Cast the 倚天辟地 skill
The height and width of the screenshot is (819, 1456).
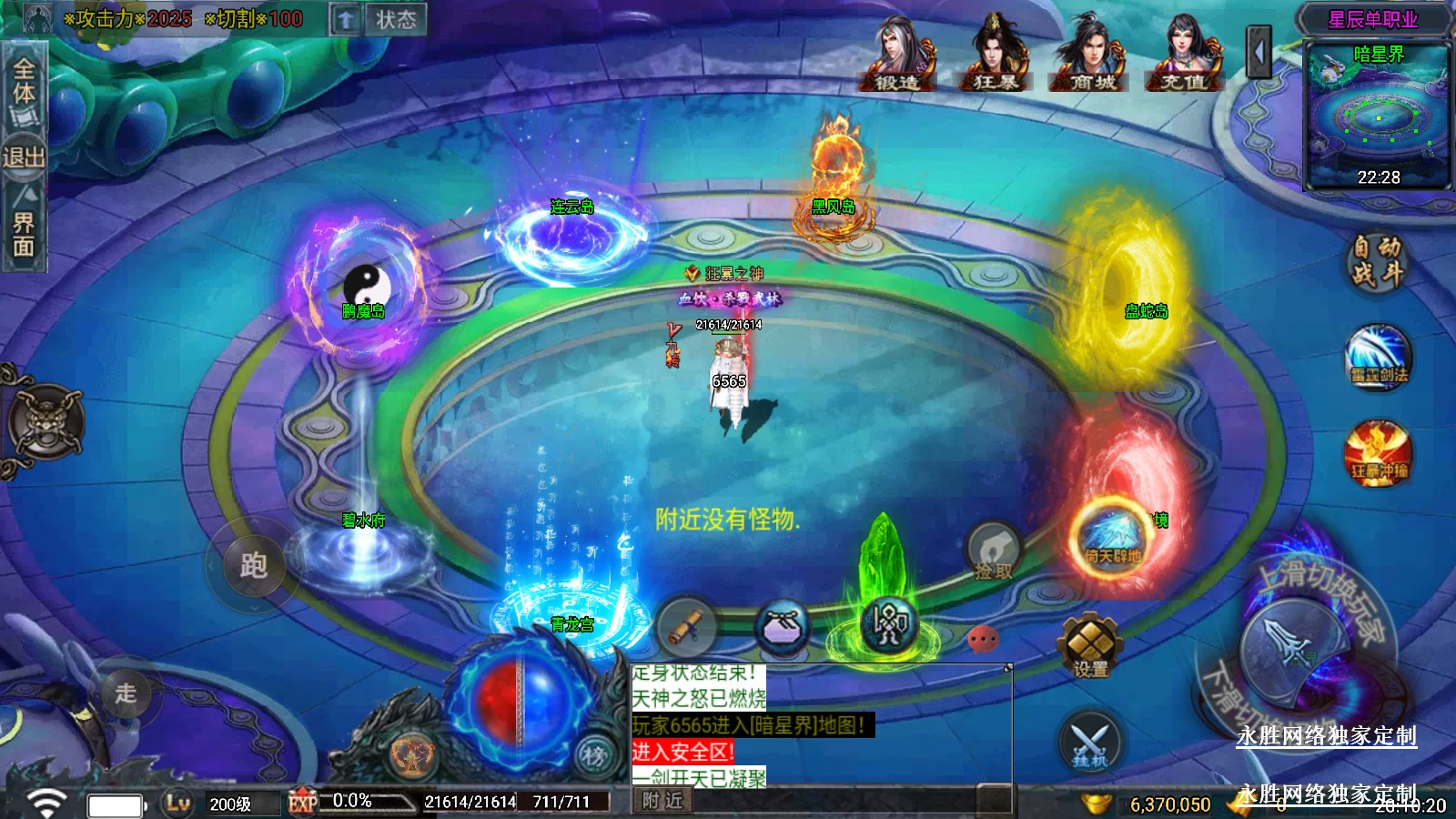[x=1112, y=538]
